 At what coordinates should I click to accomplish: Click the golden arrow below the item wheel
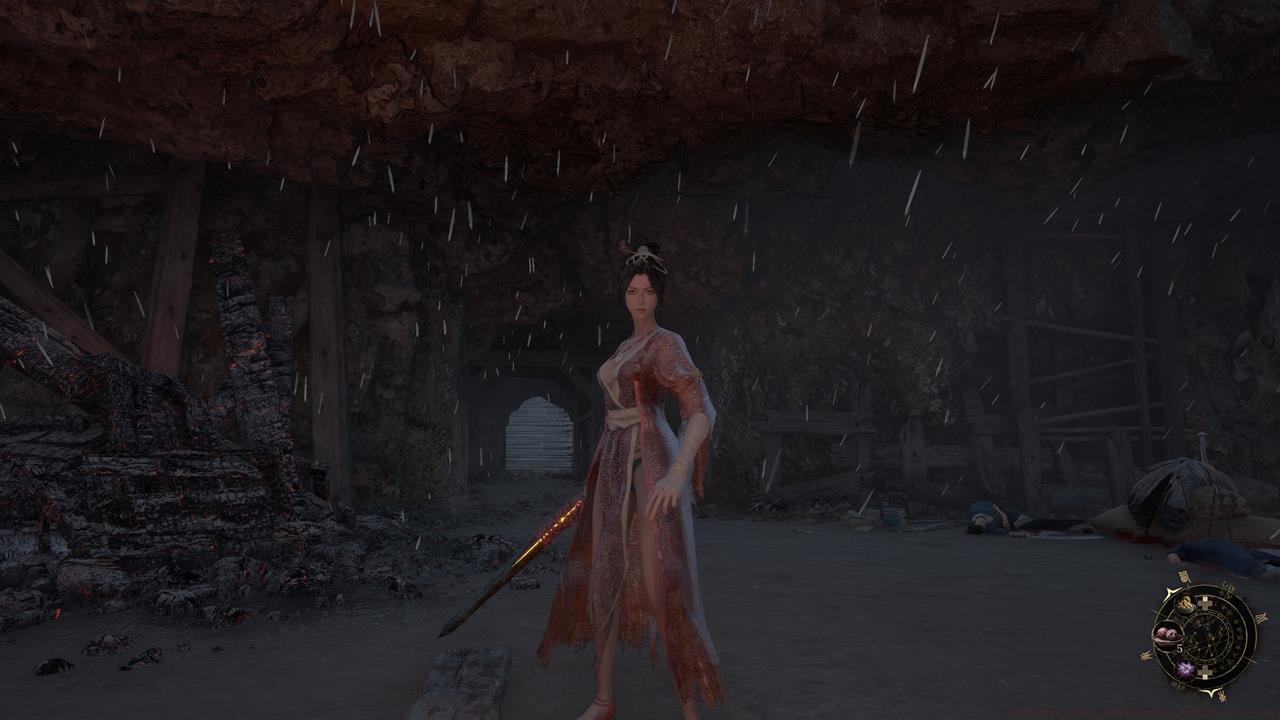tap(1212, 691)
